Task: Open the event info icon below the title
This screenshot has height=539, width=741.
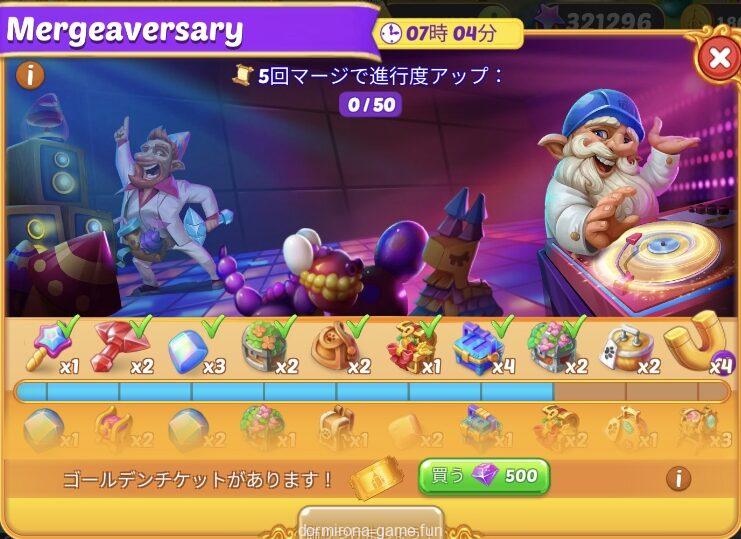Action: point(31,74)
